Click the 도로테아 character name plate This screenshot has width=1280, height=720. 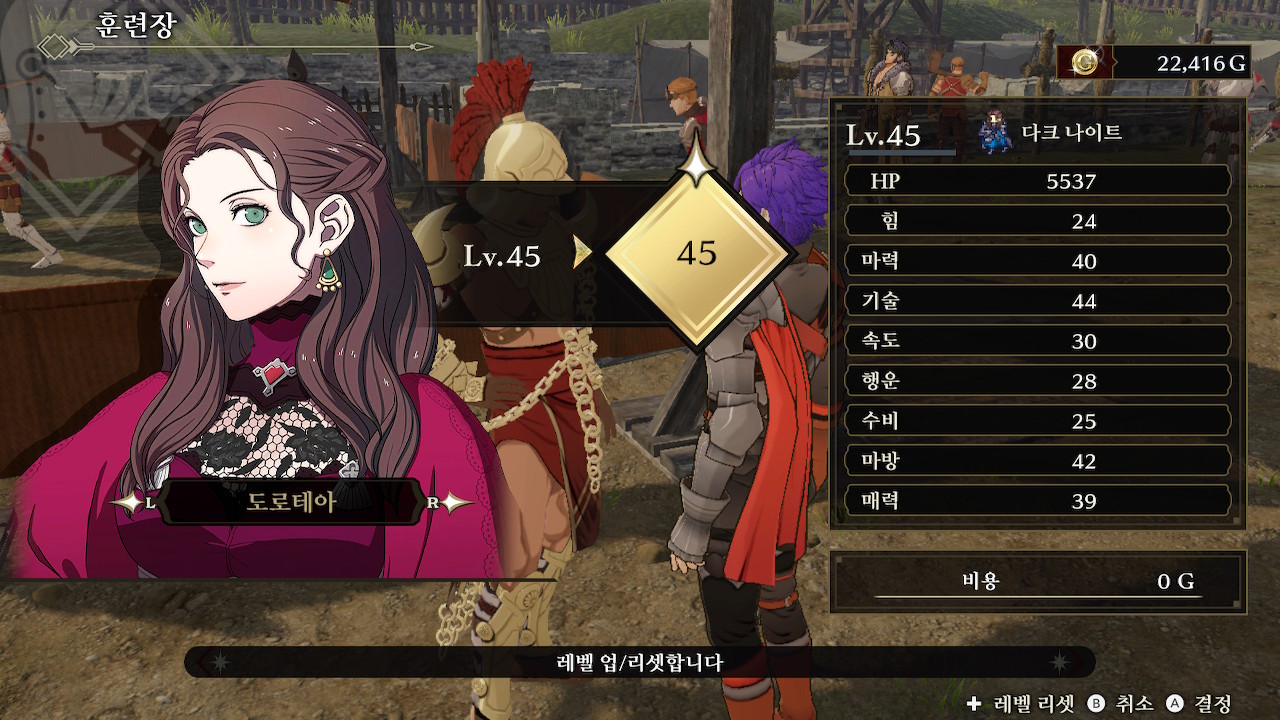(291, 502)
